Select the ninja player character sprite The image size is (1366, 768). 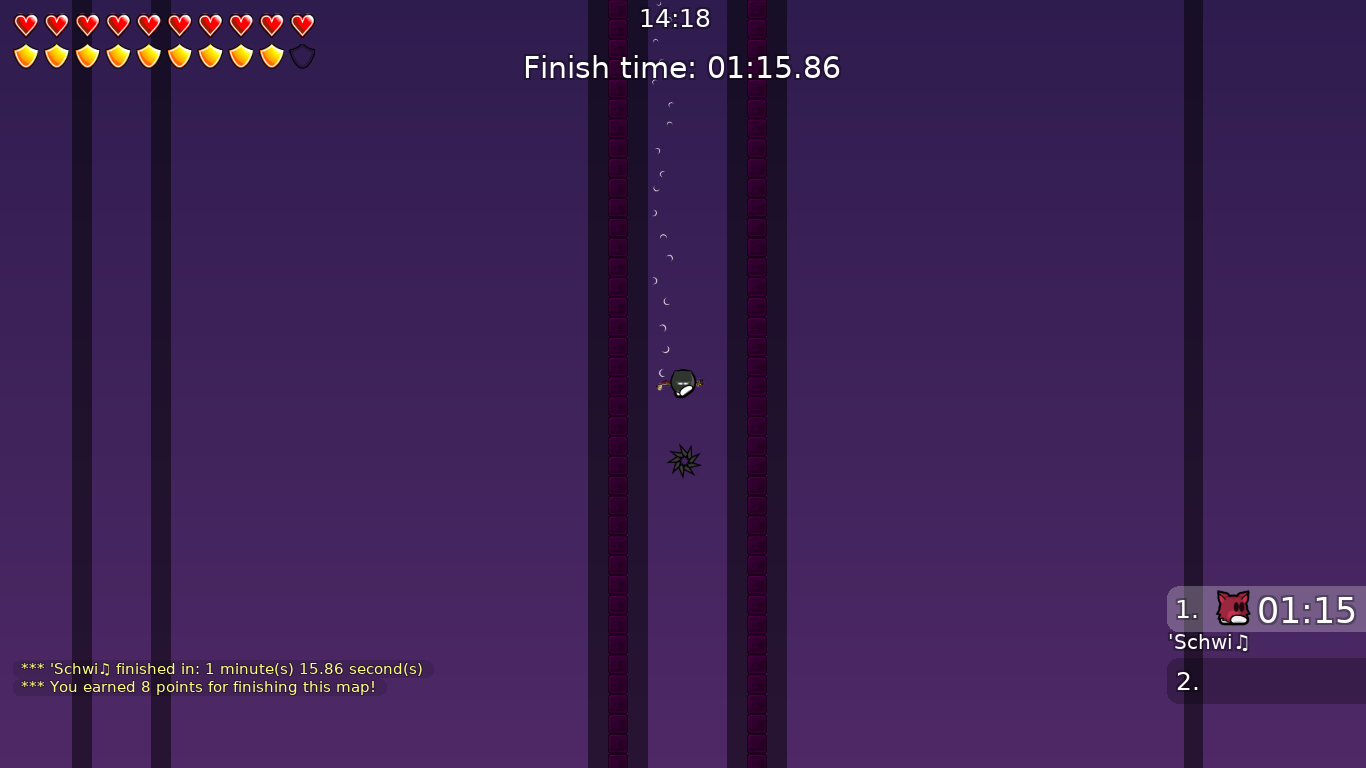click(681, 383)
